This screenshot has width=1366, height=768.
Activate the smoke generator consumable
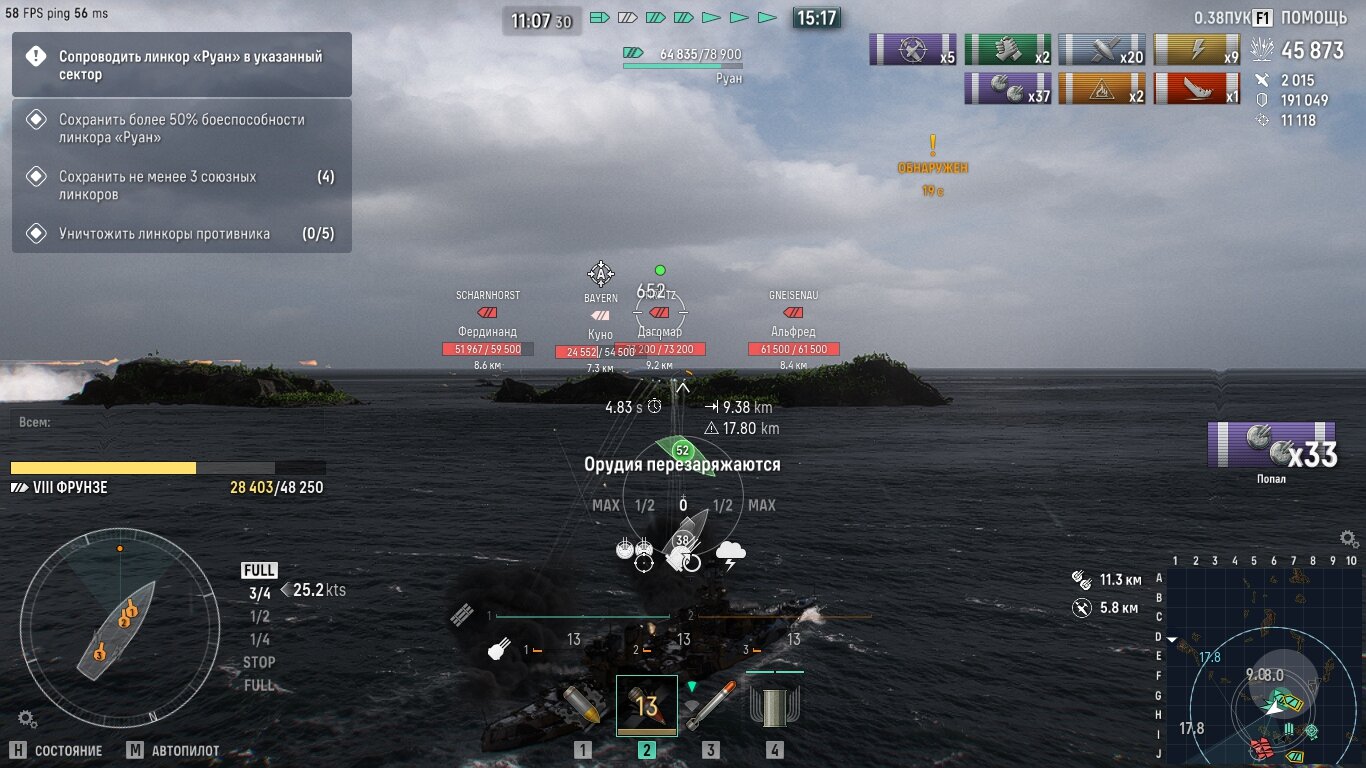click(775, 708)
